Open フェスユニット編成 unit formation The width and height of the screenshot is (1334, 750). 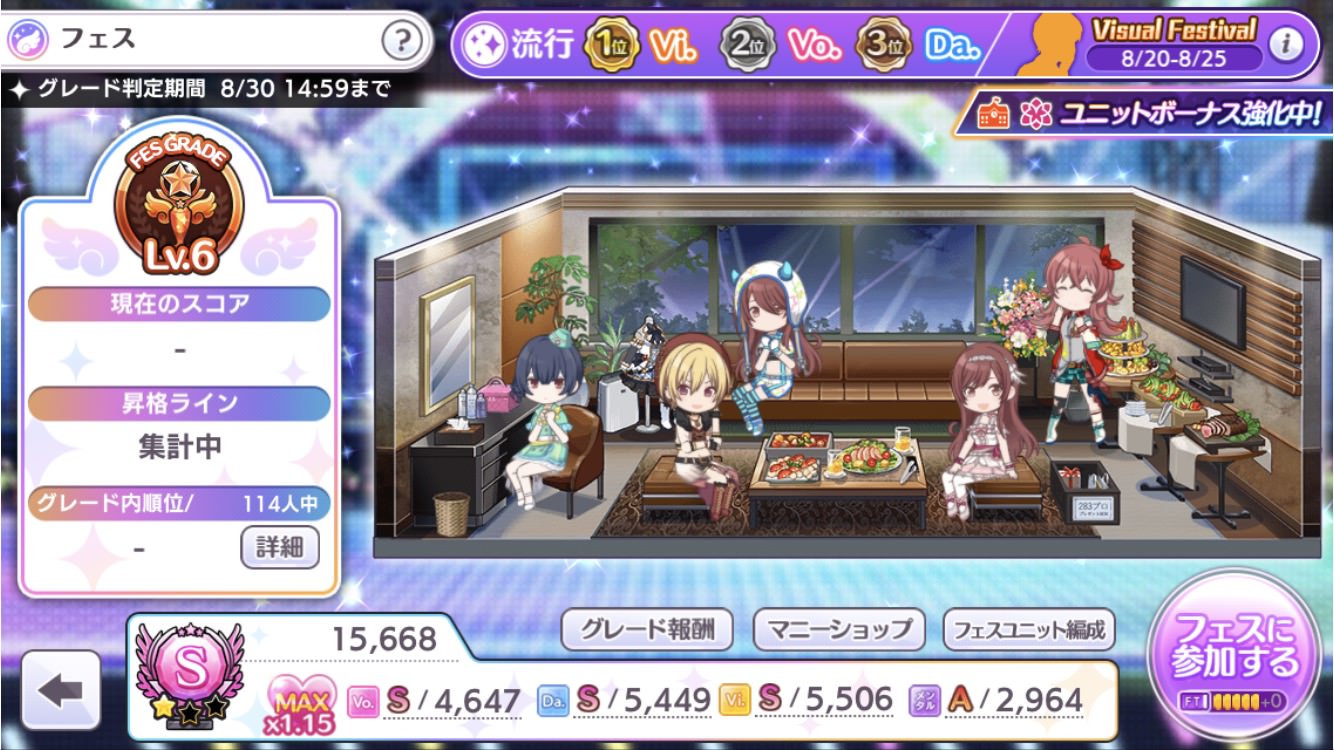[x=1029, y=630]
